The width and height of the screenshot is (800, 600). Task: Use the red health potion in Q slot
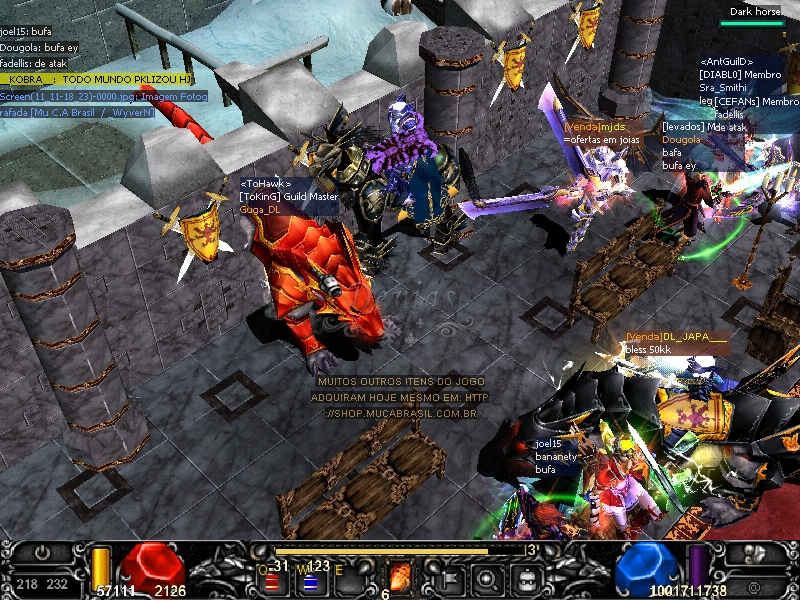[x=271, y=580]
